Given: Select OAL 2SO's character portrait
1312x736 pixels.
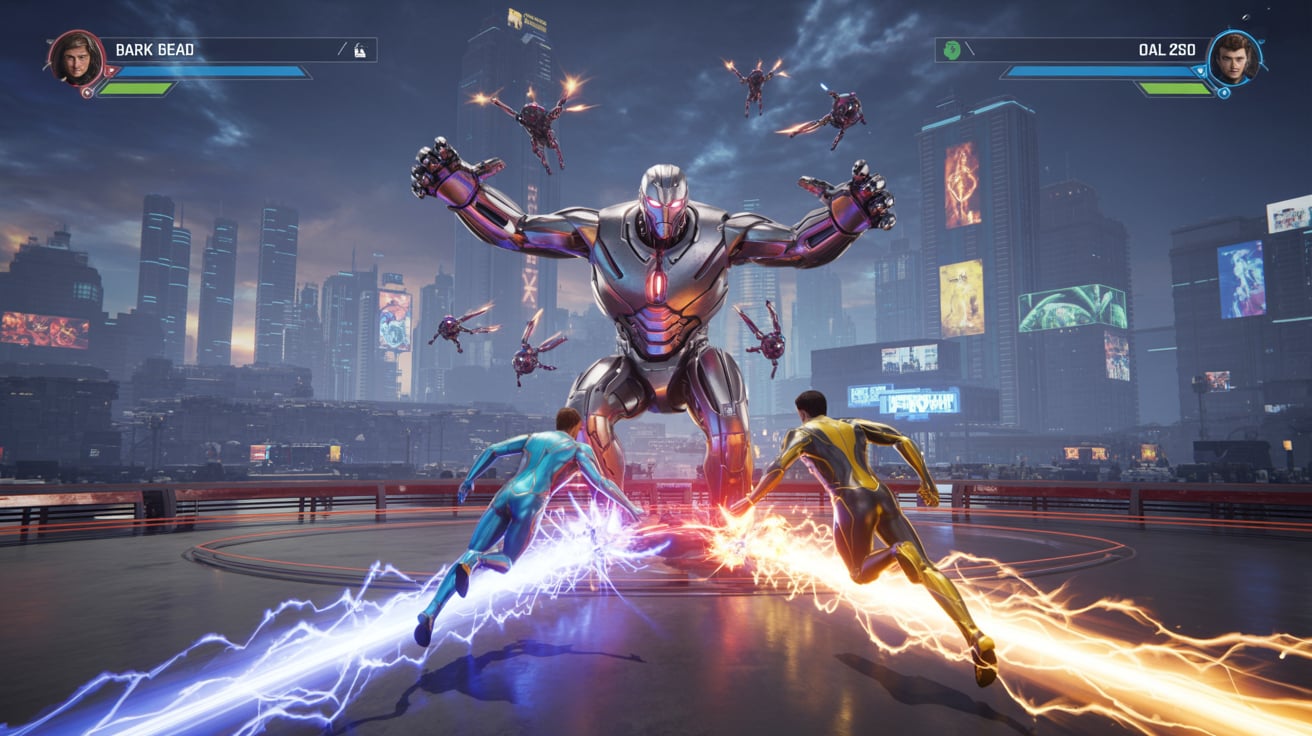Looking at the screenshot, I should 1237,58.
